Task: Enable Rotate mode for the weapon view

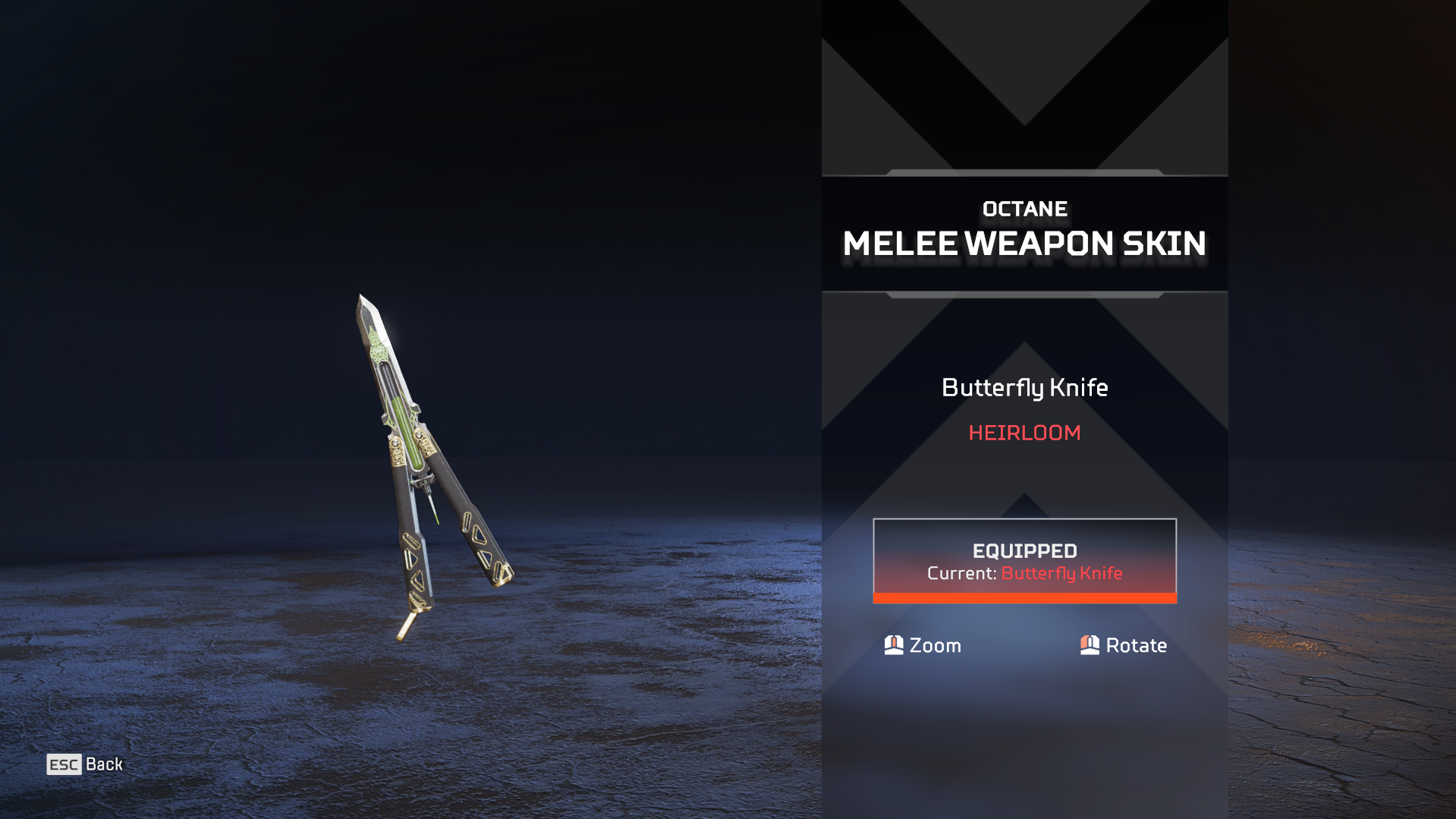Action: [x=1123, y=645]
